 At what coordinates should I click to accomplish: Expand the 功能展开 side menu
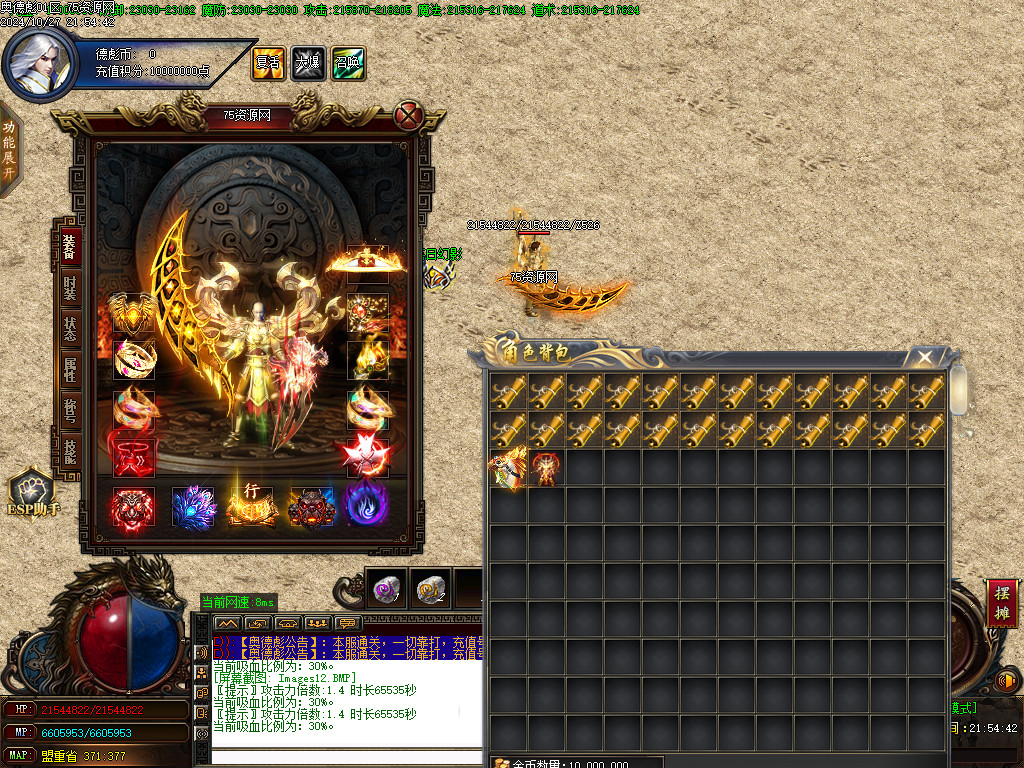click(x=9, y=149)
